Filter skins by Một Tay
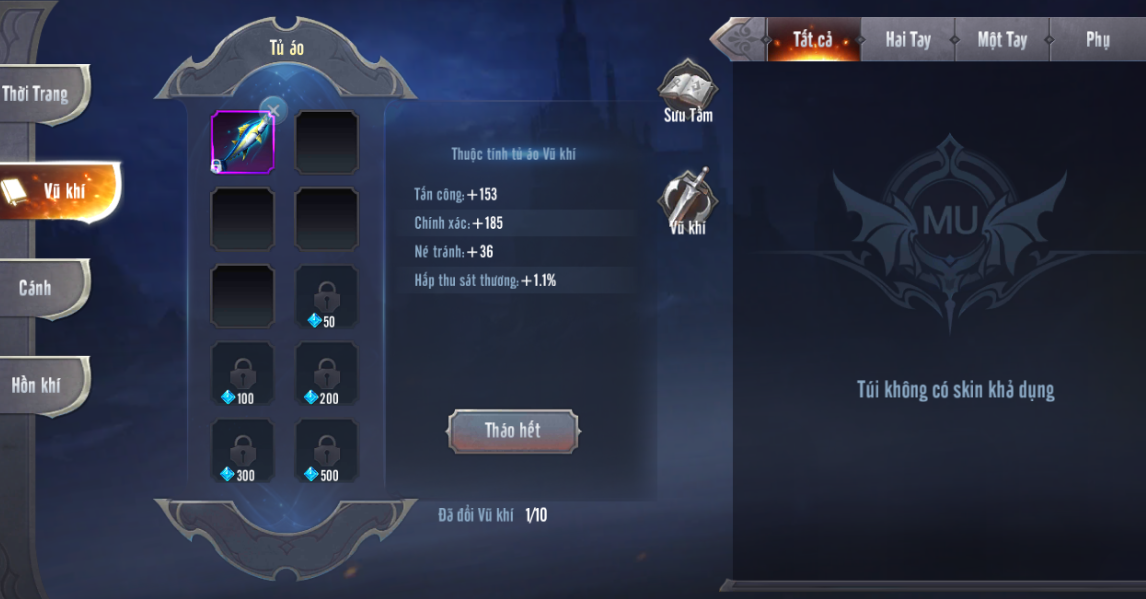 pos(1002,41)
